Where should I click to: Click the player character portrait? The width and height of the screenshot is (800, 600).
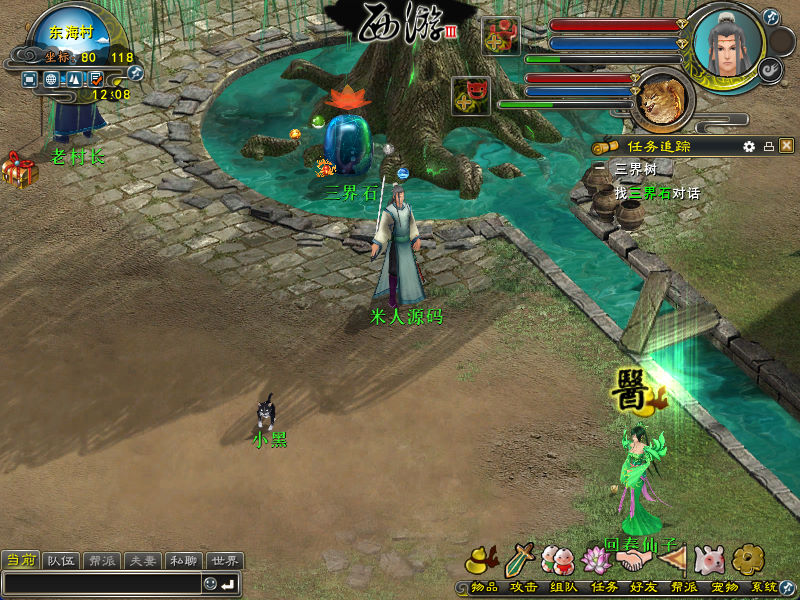tap(727, 44)
